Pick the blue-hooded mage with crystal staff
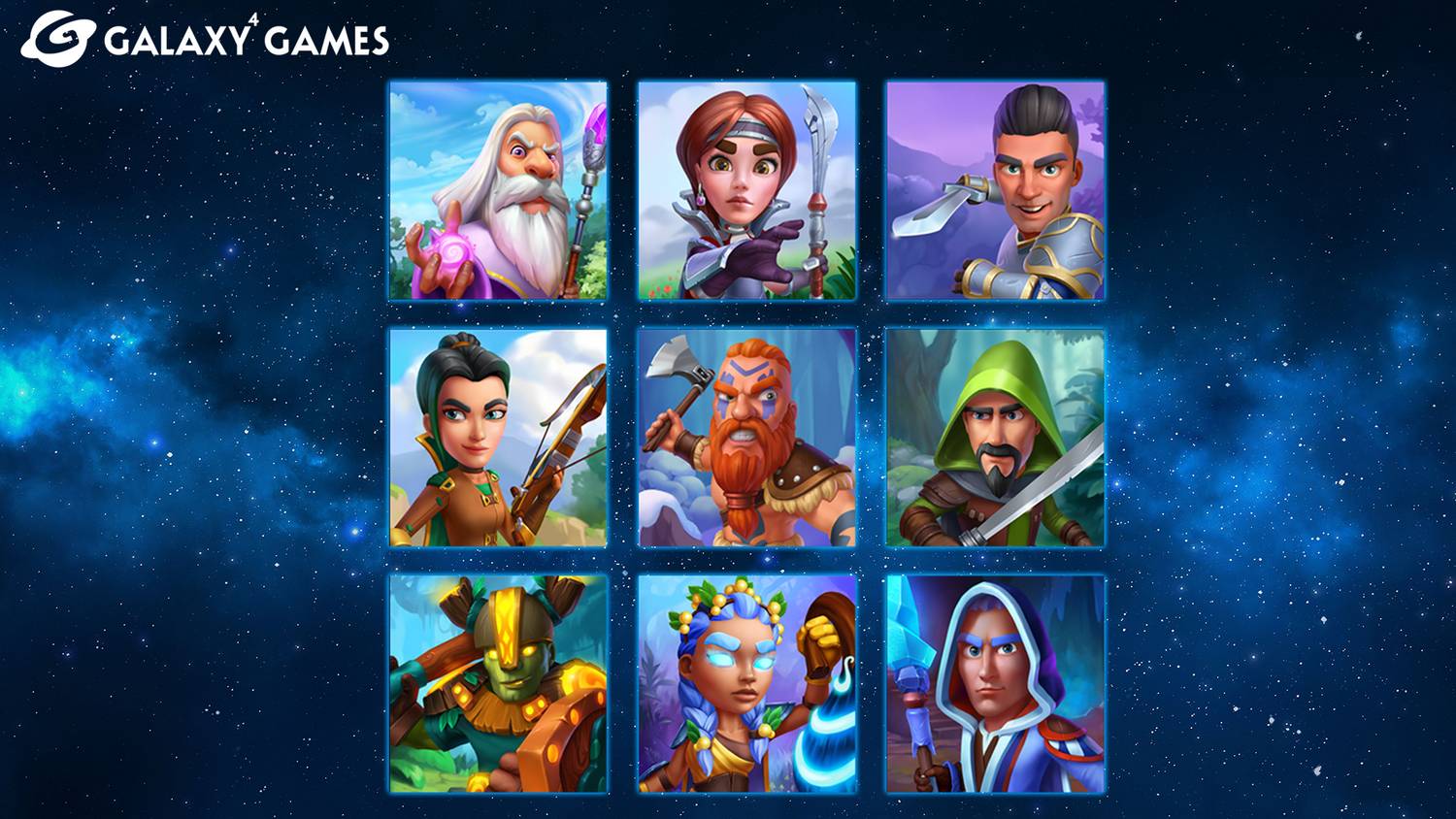This screenshot has height=819, width=1456. pos(995,684)
